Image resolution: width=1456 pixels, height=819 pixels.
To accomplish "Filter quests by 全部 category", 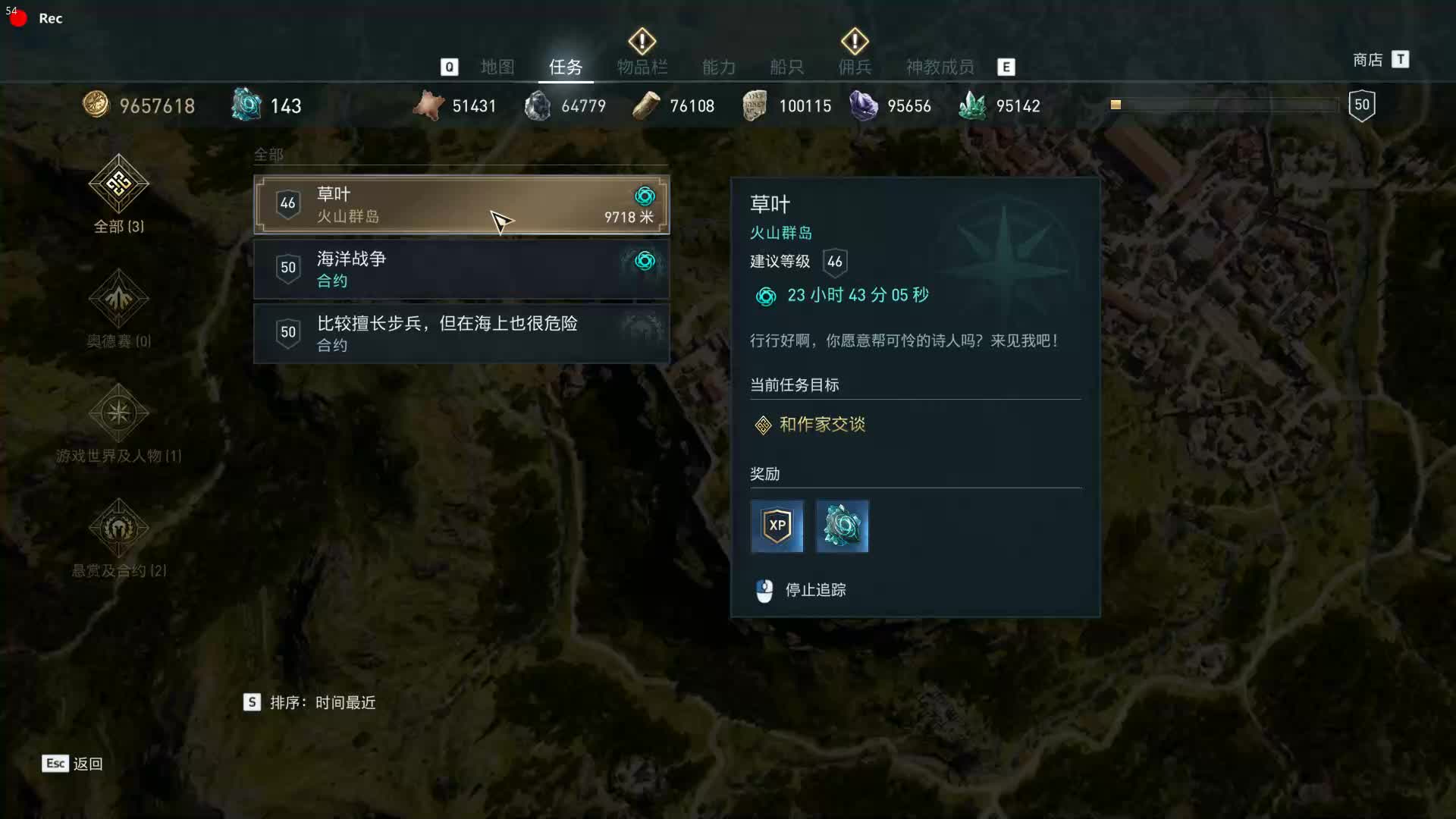I will pyautogui.click(x=118, y=195).
